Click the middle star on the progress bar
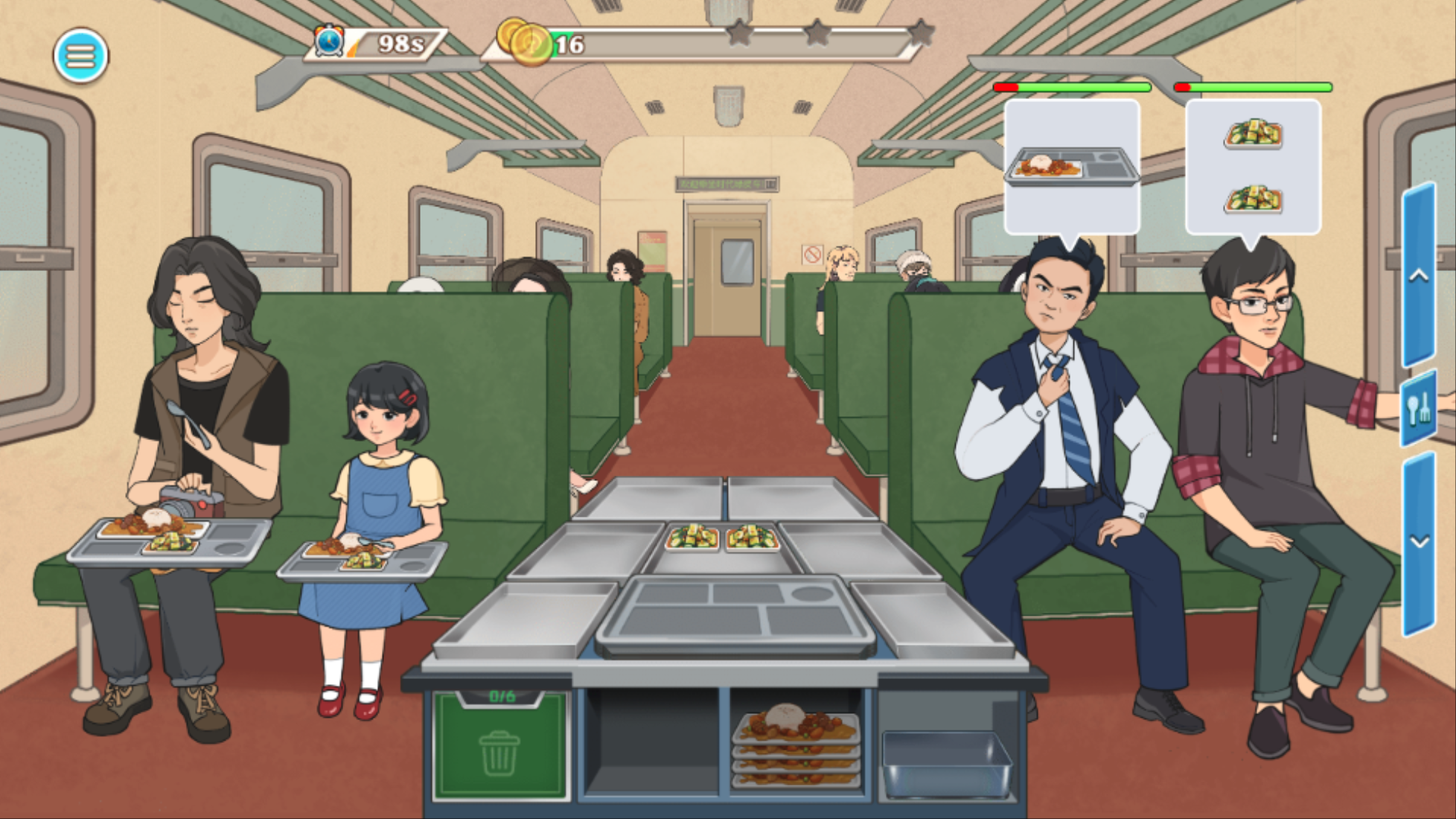The width and height of the screenshot is (1456, 819). [x=819, y=33]
